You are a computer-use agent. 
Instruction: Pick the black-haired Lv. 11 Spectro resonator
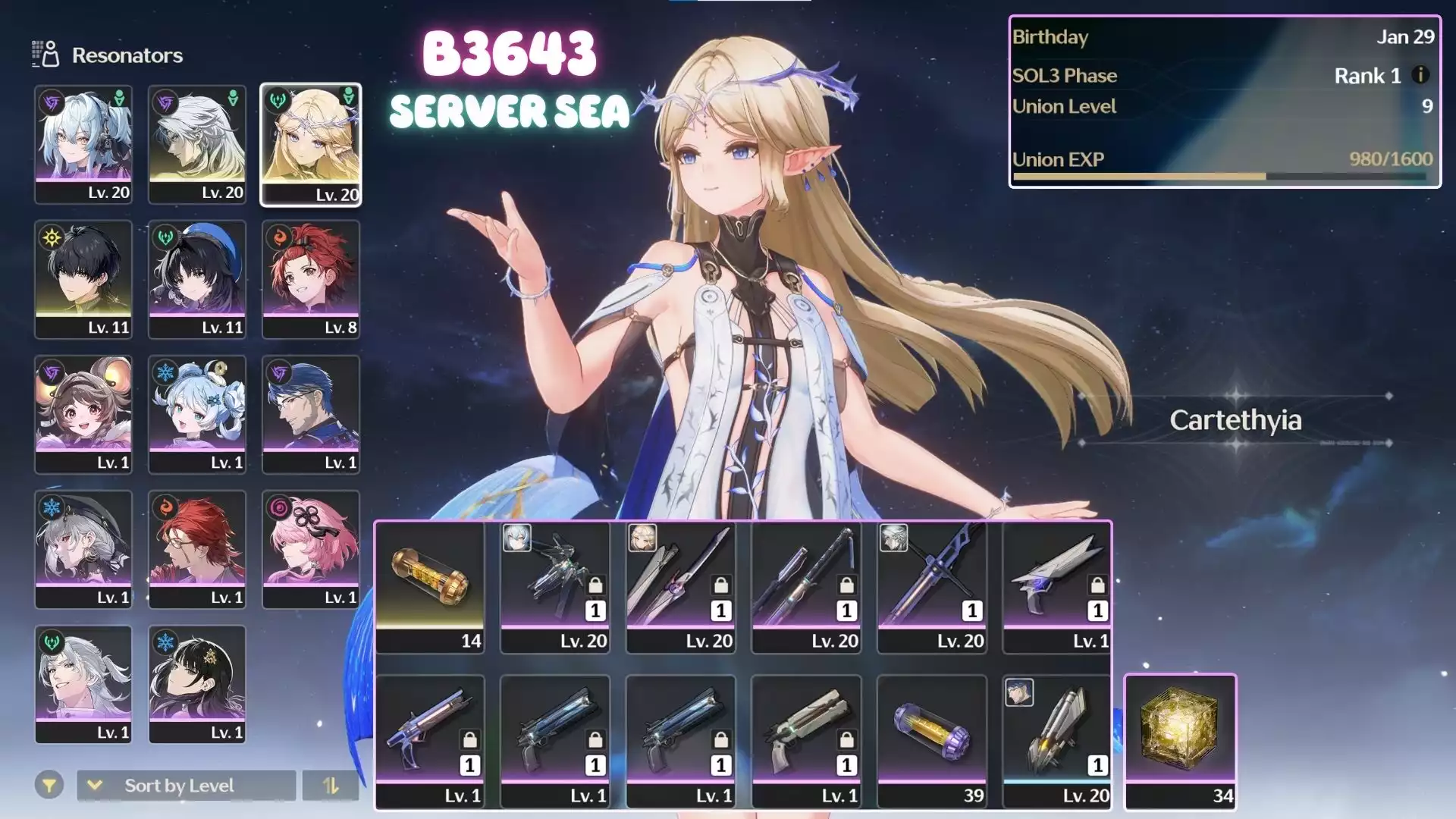[x=83, y=278]
